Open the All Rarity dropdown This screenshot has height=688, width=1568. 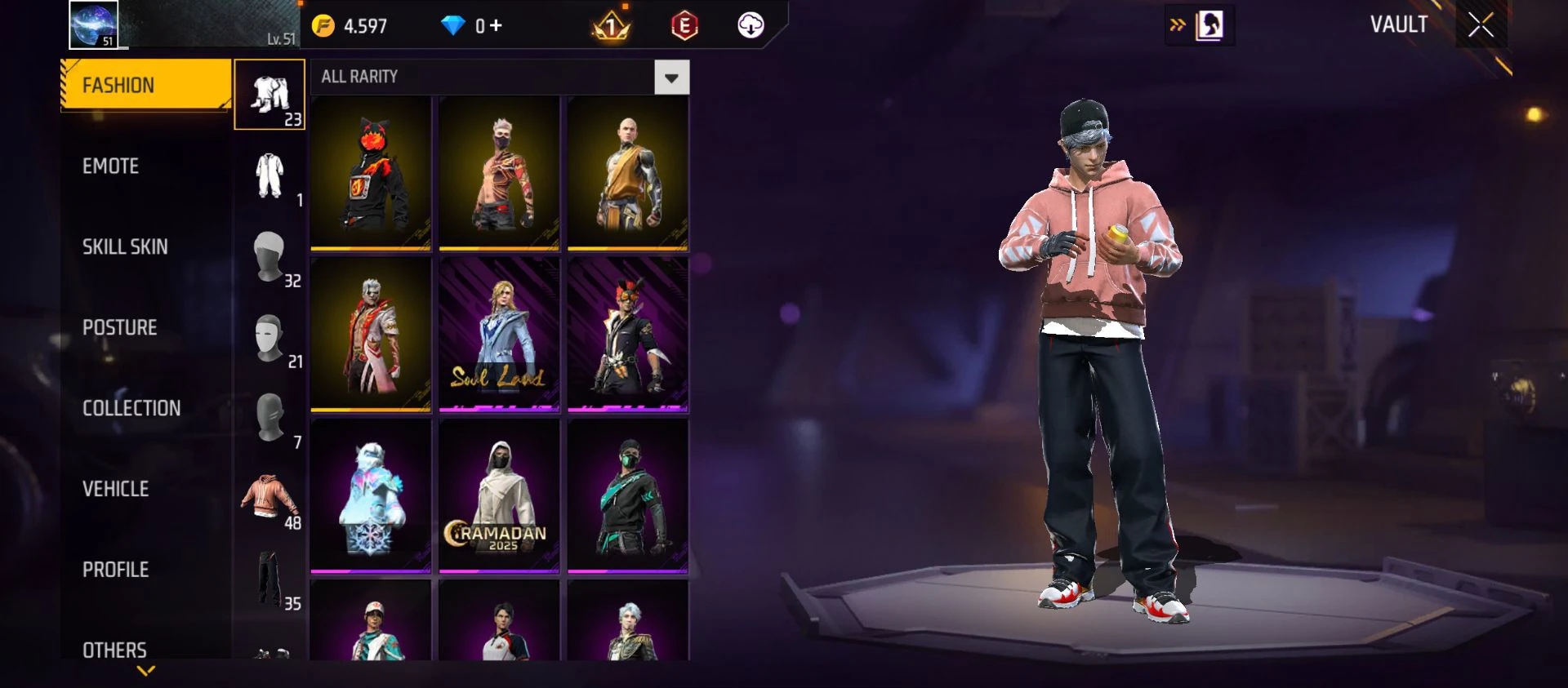(x=671, y=78)
